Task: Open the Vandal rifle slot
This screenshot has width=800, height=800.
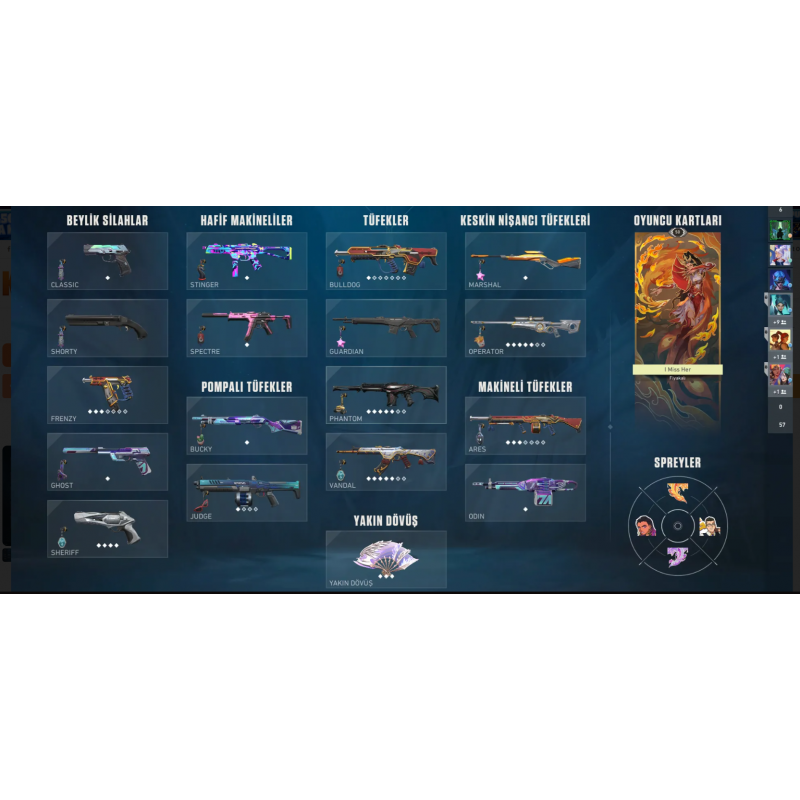Action: 385,461
